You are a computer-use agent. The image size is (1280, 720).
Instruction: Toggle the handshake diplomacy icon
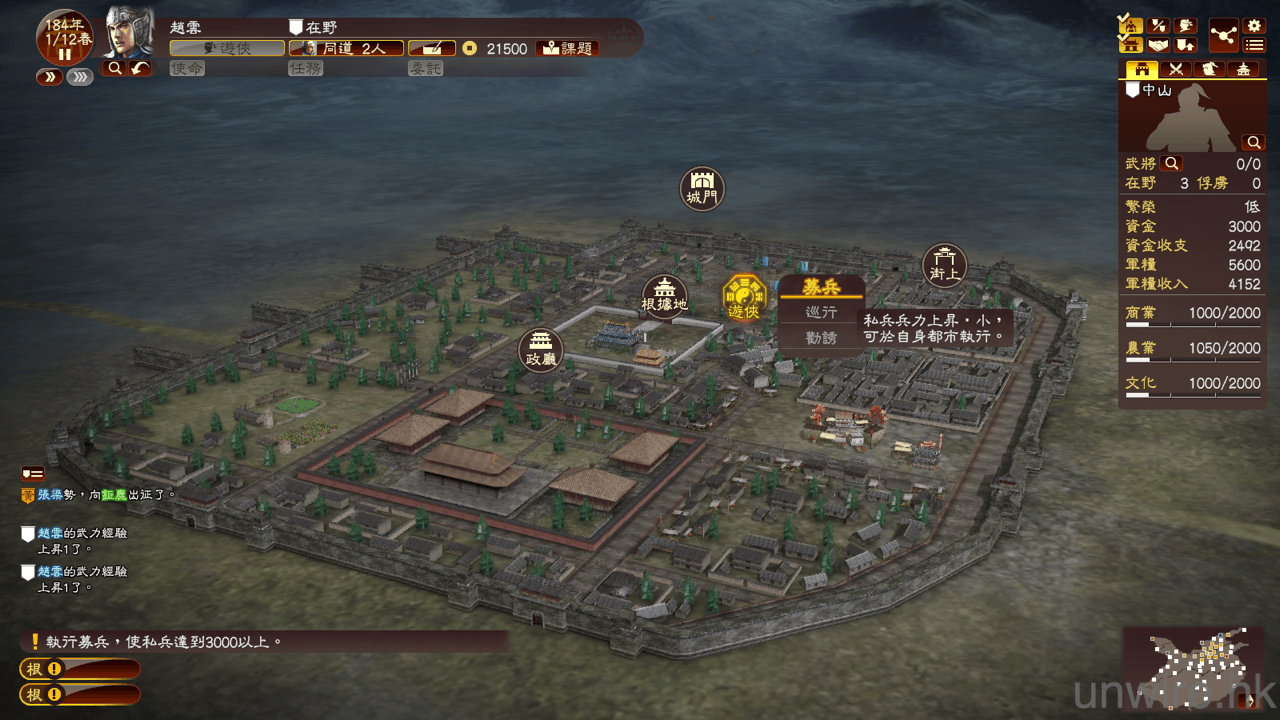tap(1158, 45)
